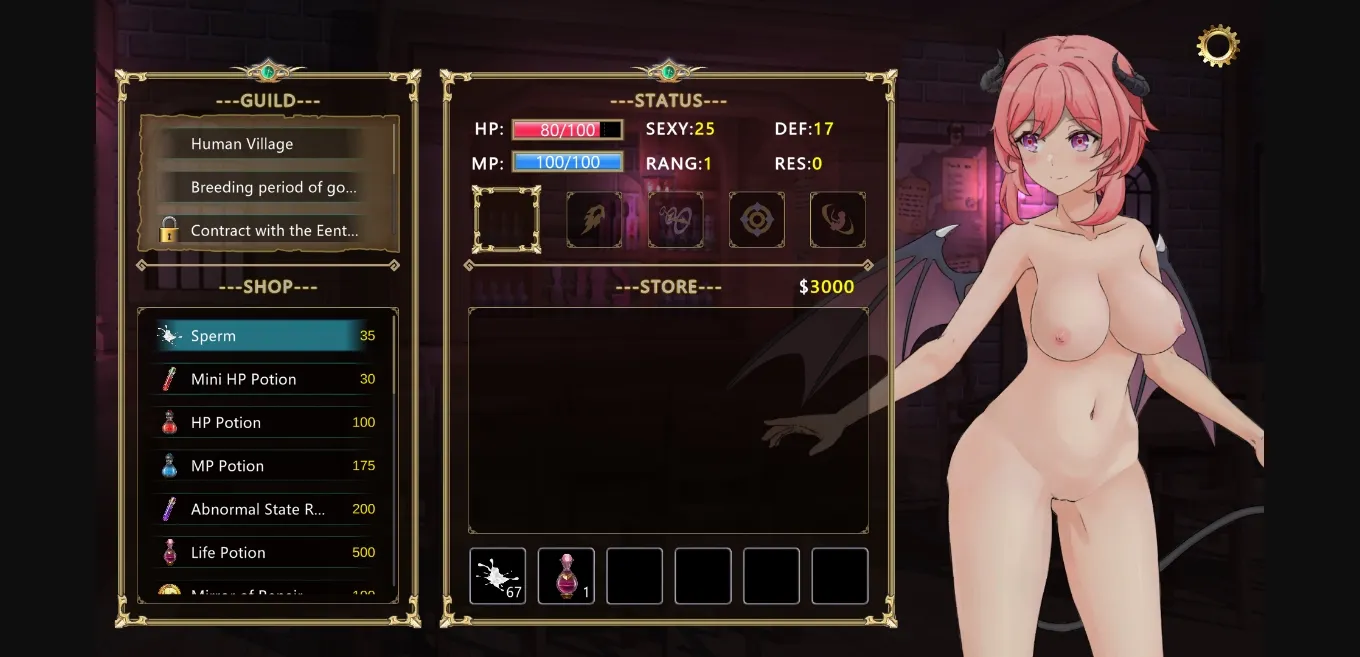Select the top shop entry priced 35
The height and width of the screenshot is (657, 1360).
click(266, 336)
